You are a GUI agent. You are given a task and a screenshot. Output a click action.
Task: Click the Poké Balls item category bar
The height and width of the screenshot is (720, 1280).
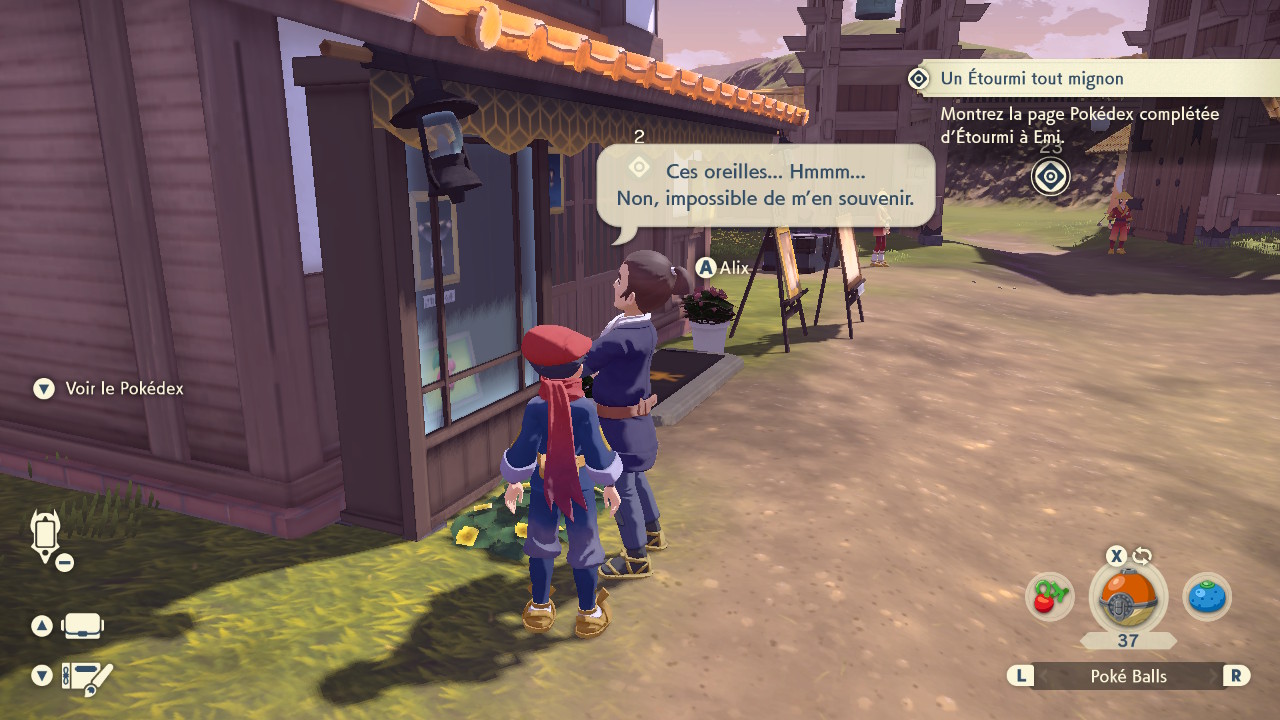(1128, 677)
